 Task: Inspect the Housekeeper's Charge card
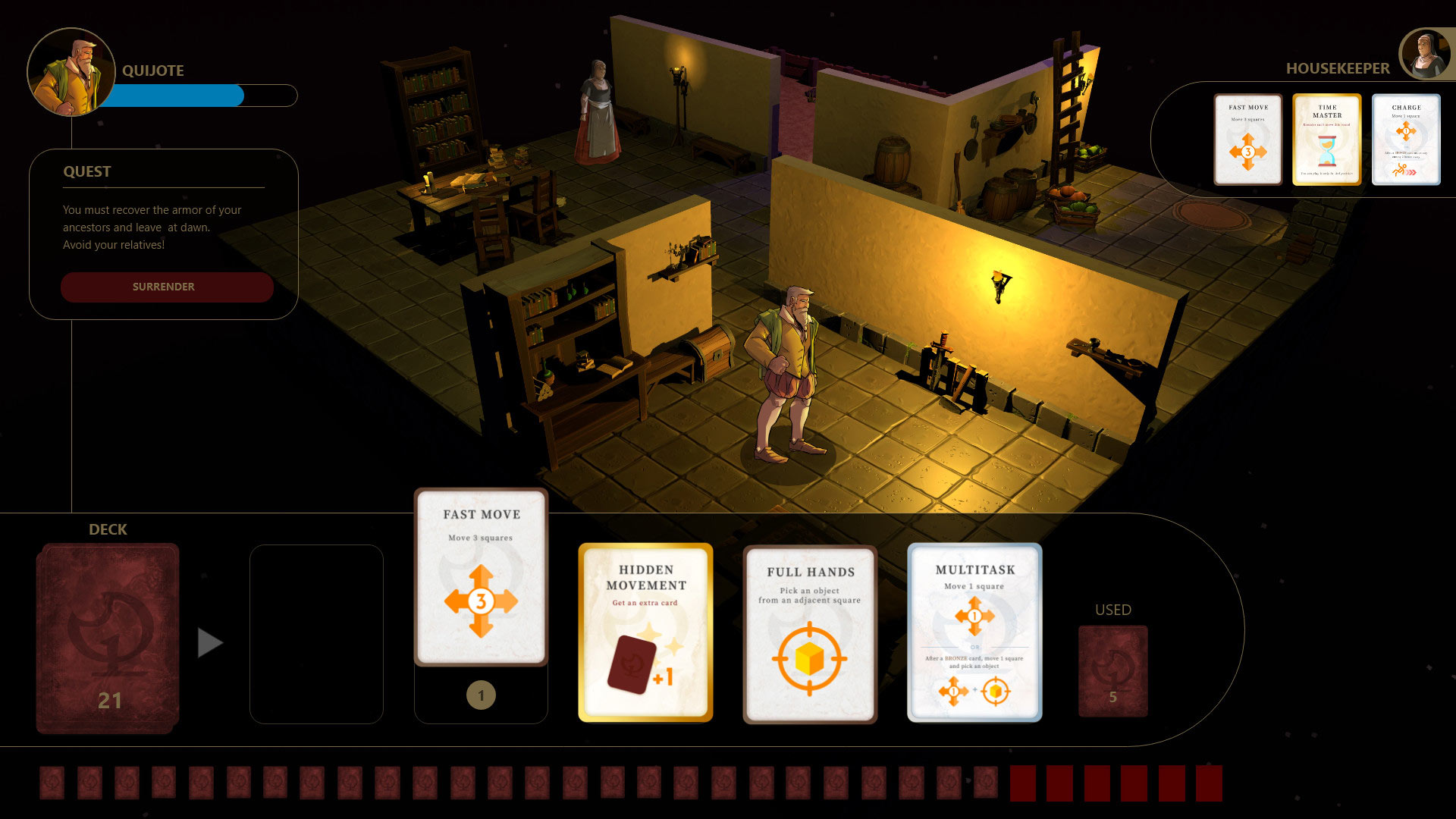[1406, 140]
